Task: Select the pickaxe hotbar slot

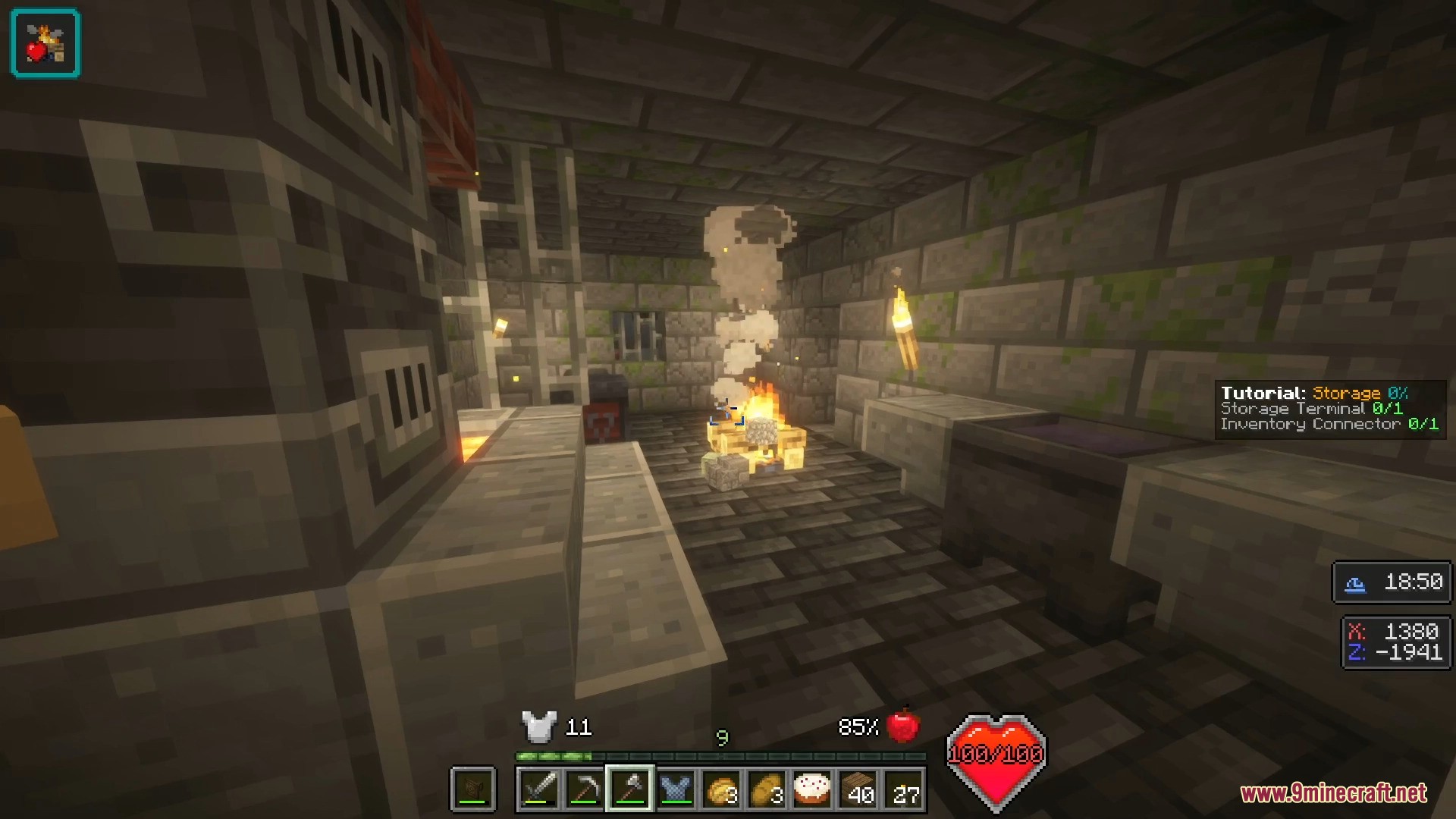Action: (584, 789)
